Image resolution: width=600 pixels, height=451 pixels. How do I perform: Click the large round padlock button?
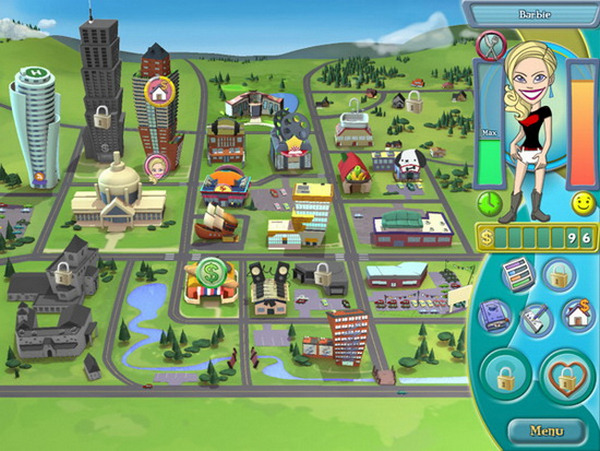pyautogui.click(x=506, y=378)
